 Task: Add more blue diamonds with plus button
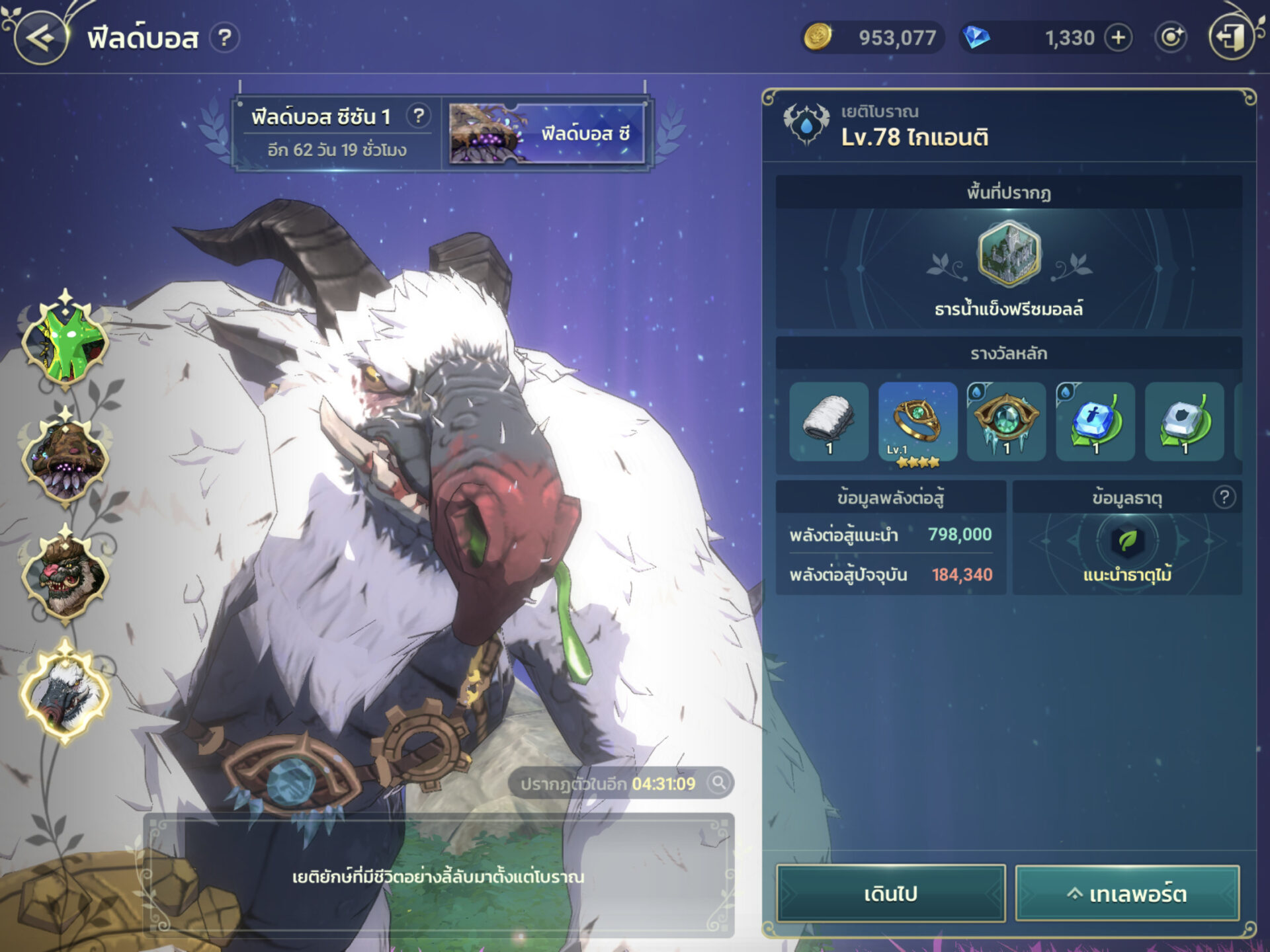(1118, 38)
